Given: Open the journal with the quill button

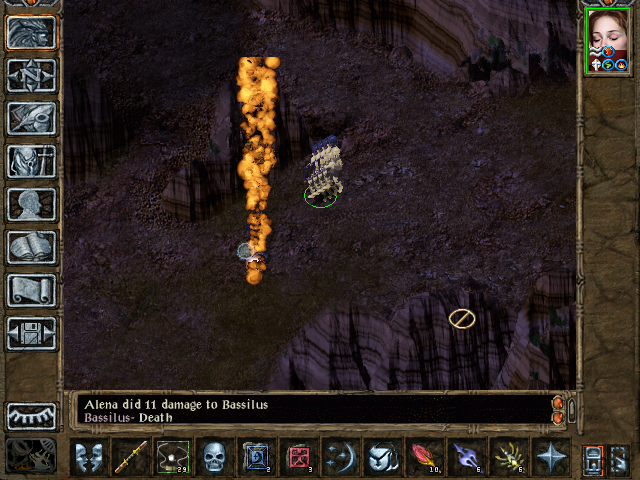Looking at the screenshot, I should (x=31, y=118).
